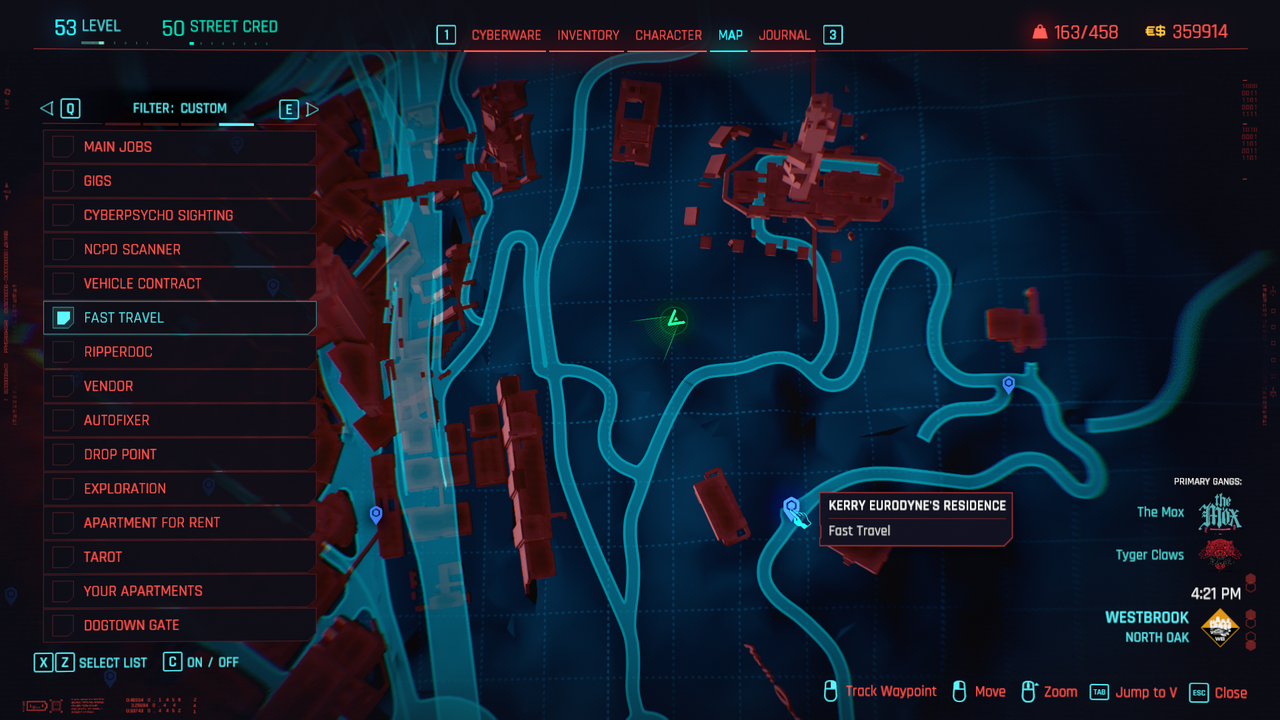
Task: Toggle the Cyberpsycho Sighting filter
Action: pyautogui.click(x=64, y=215)
